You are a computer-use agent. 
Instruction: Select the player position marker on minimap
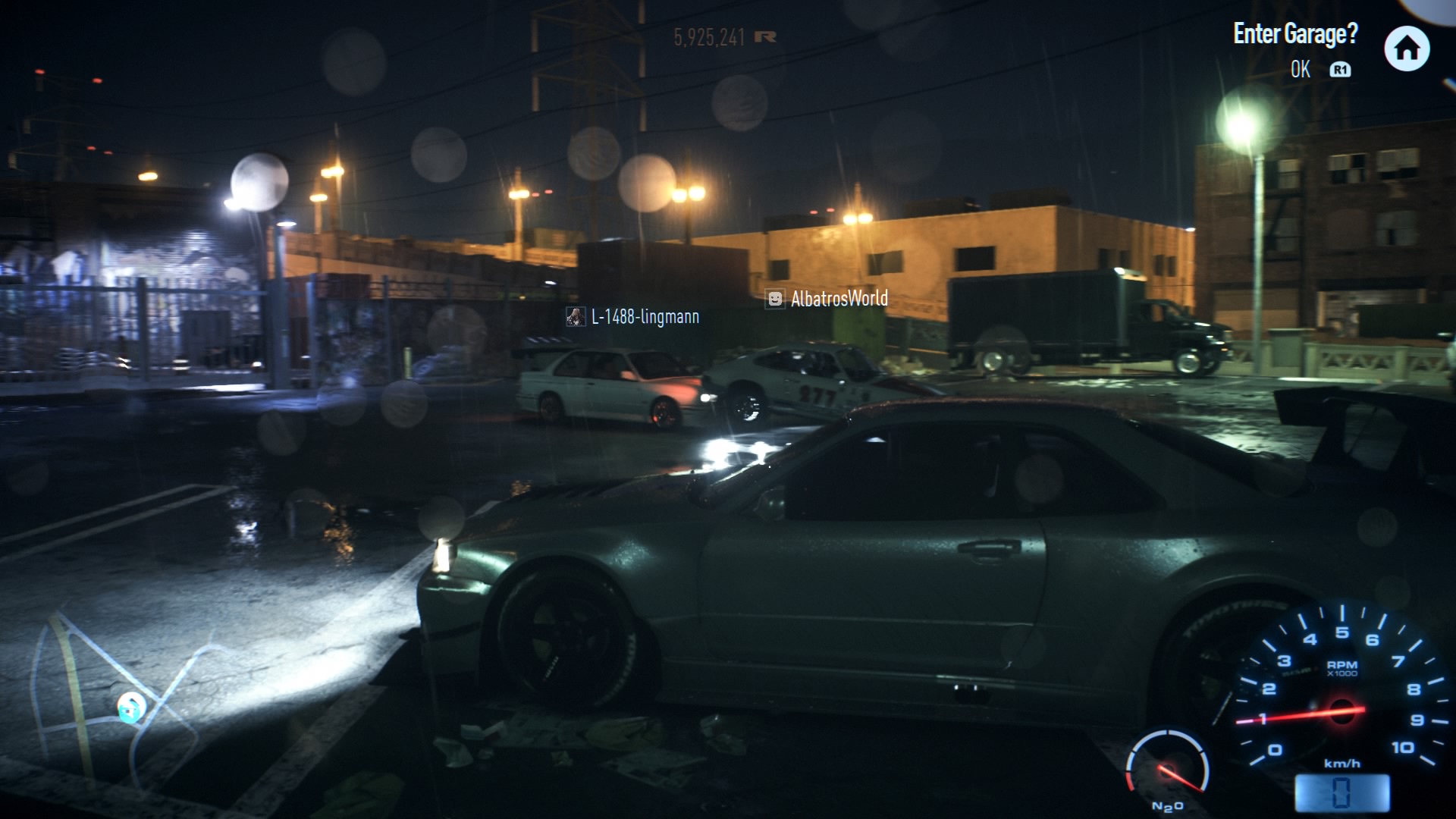pos(130,708)
